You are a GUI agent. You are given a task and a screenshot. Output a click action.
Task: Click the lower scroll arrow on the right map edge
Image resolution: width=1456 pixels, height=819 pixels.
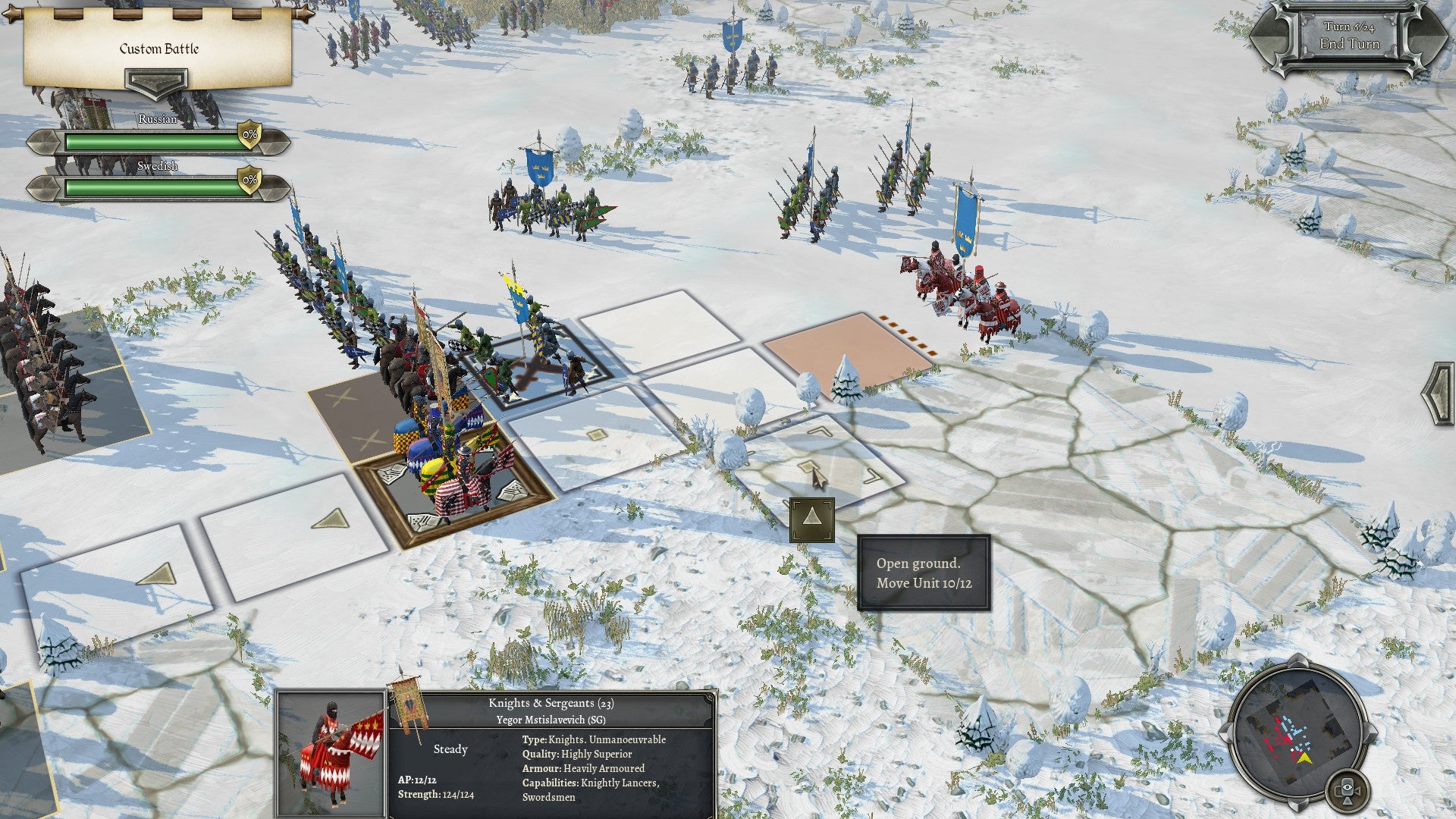coord(1439,413)
